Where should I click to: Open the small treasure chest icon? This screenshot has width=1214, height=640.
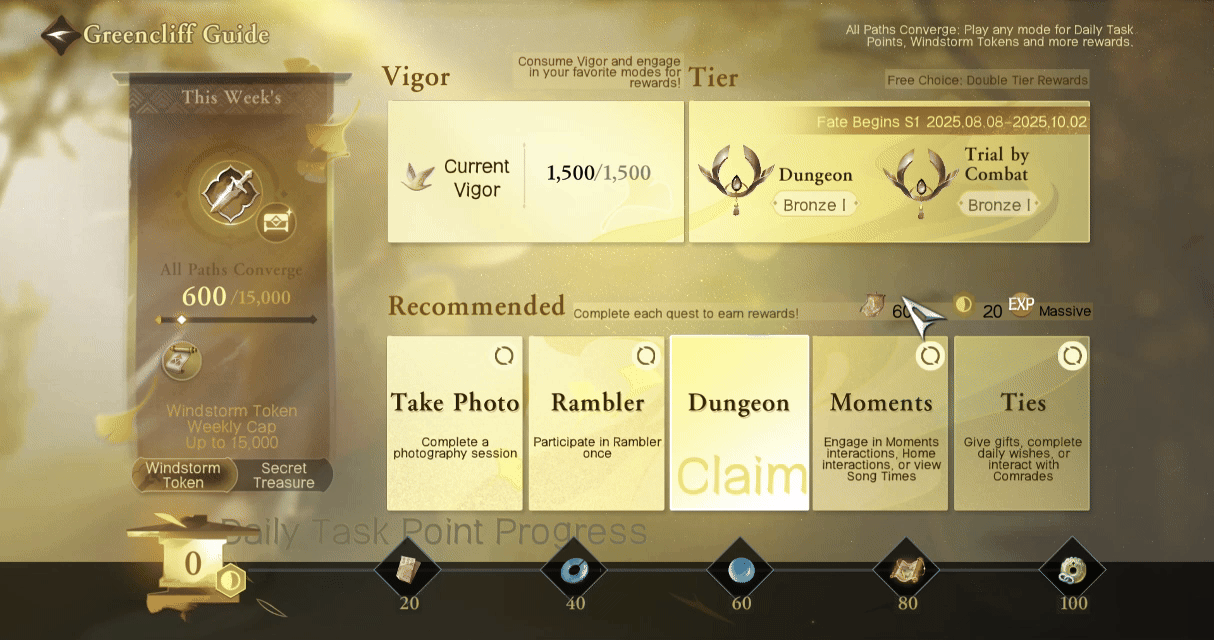pyautogui.click(x=274, y=222)
